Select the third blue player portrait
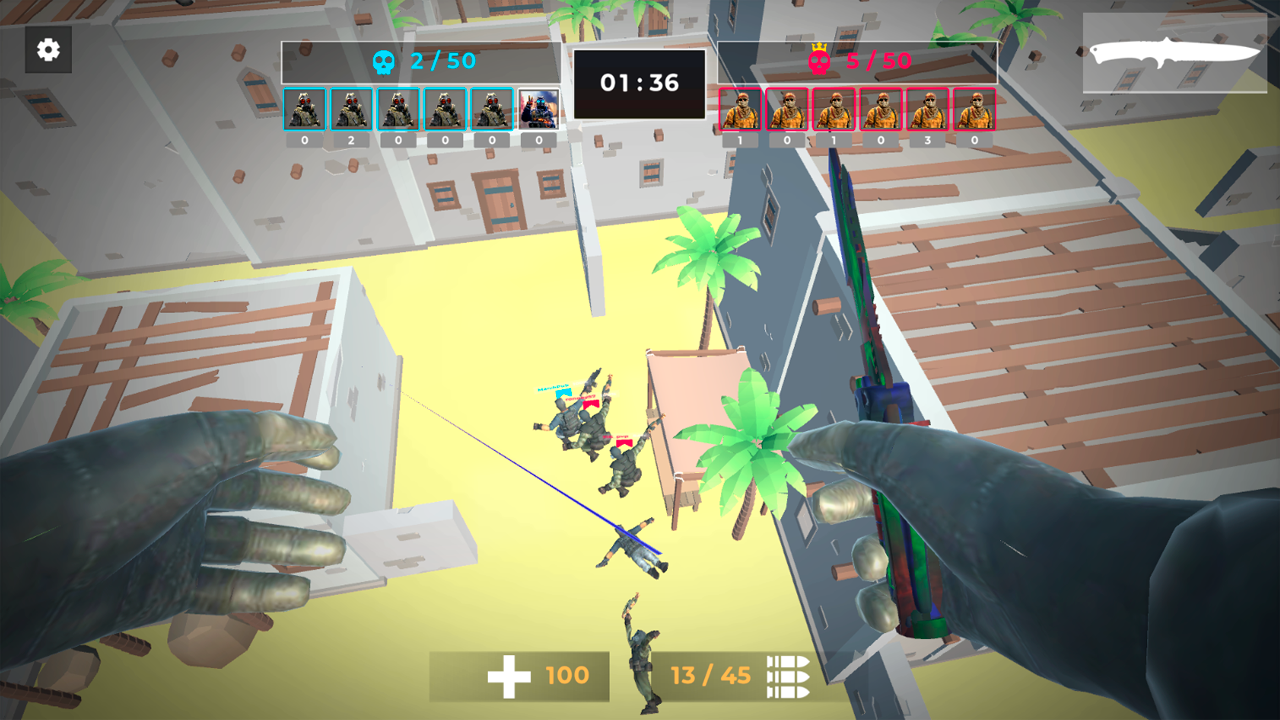1280x720 pixels. point(397,110)
